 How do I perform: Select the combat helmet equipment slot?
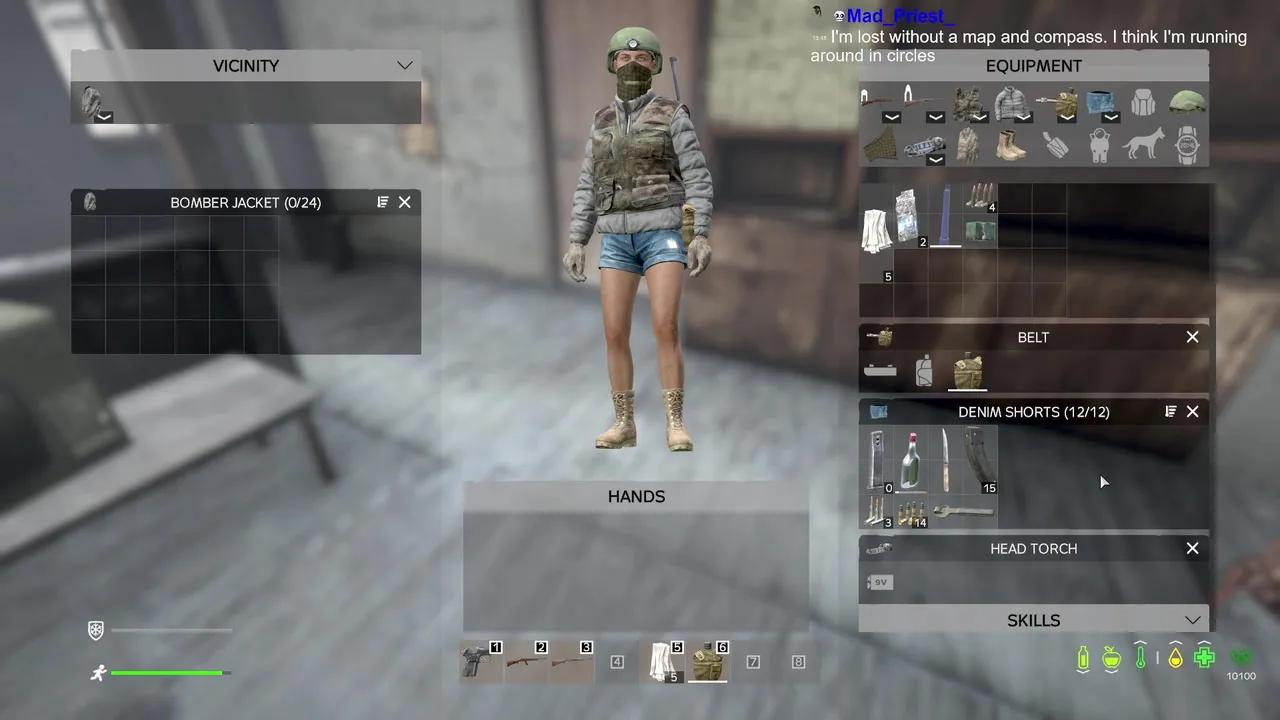1188,103
